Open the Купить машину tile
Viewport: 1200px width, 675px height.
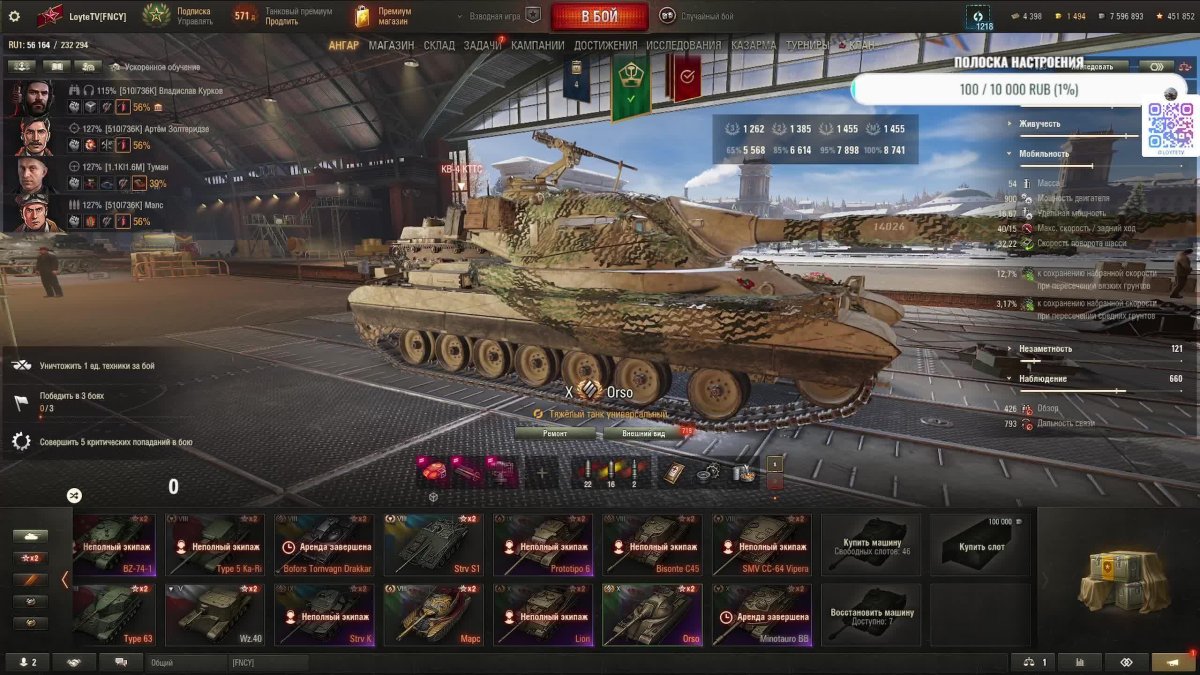pos(871,545)
